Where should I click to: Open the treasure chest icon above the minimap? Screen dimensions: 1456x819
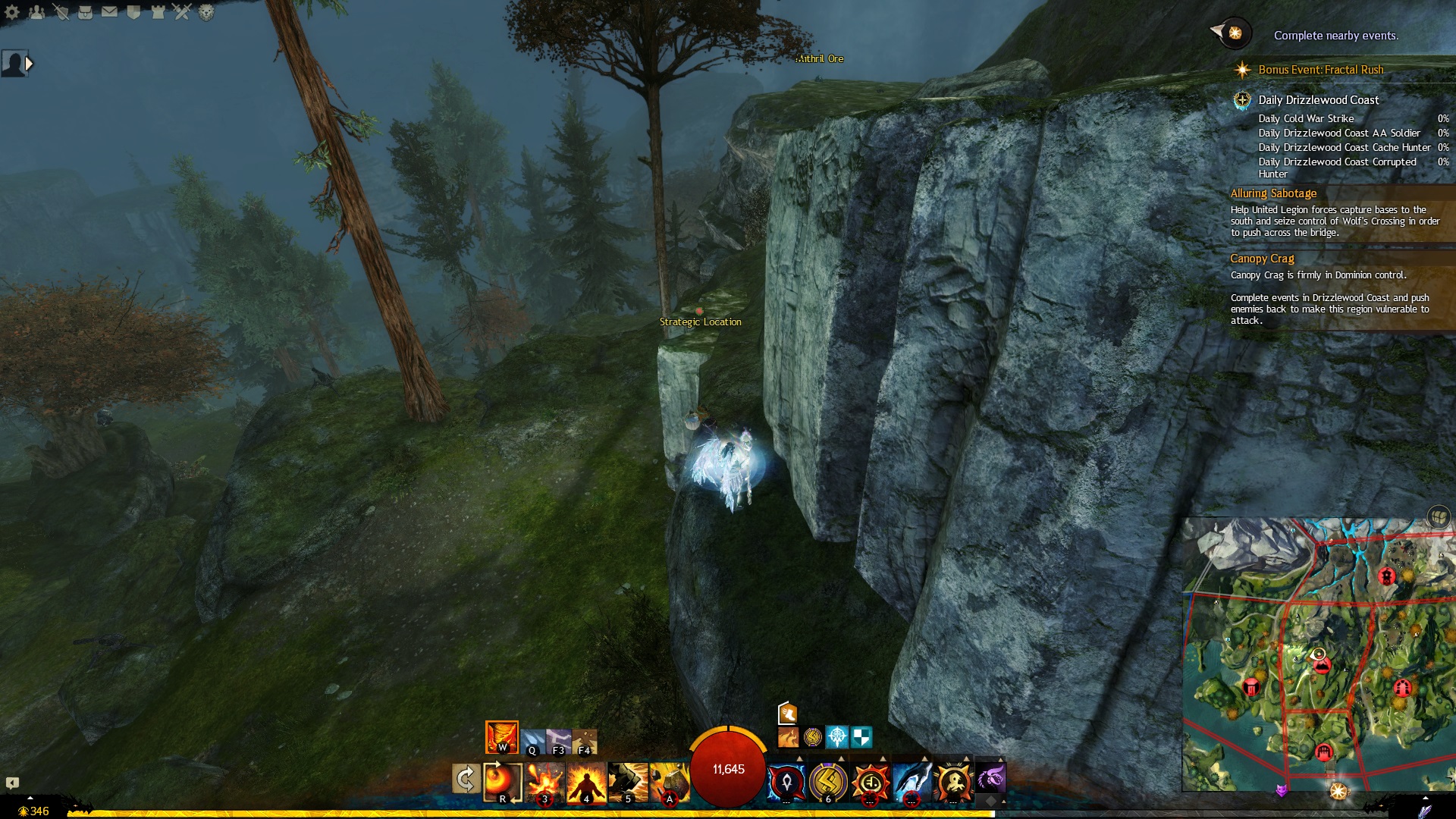pyautogui.click(x=1438, y=517)
